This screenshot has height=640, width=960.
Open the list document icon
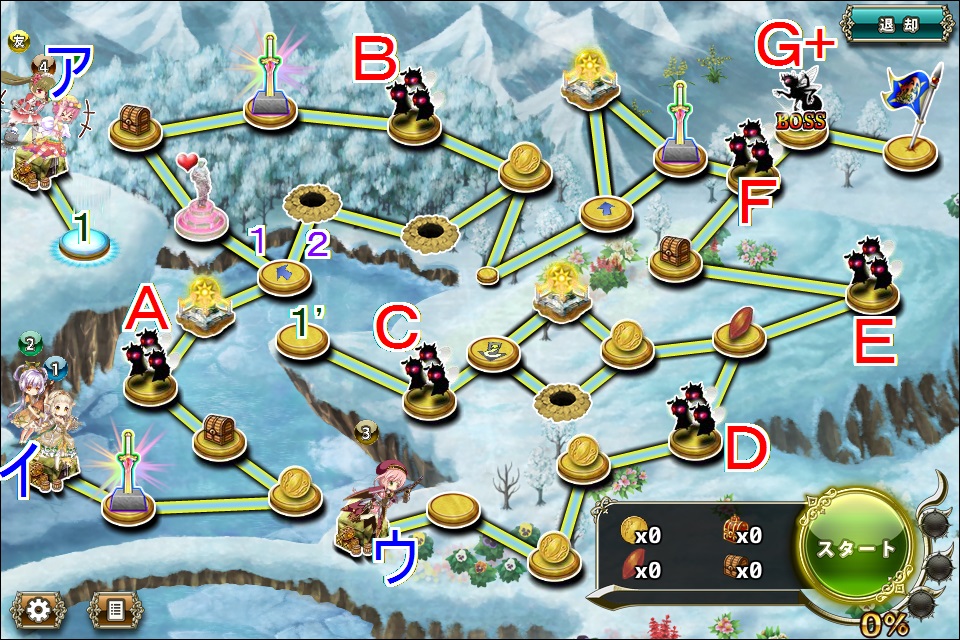(114, 607)
